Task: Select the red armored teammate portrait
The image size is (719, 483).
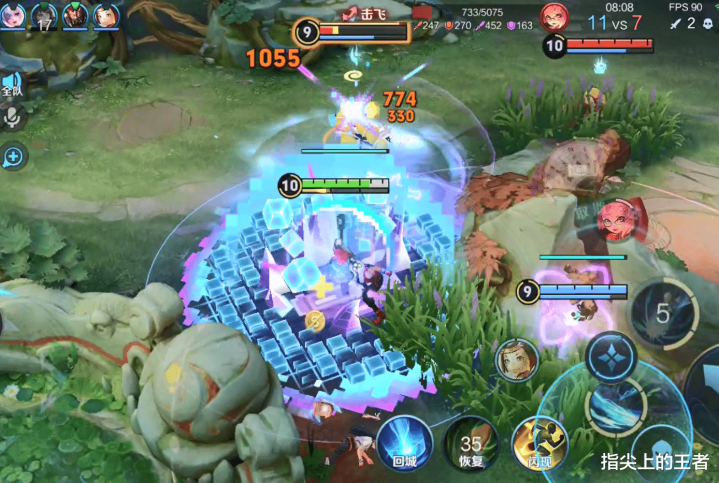Action: pos(76,15)
